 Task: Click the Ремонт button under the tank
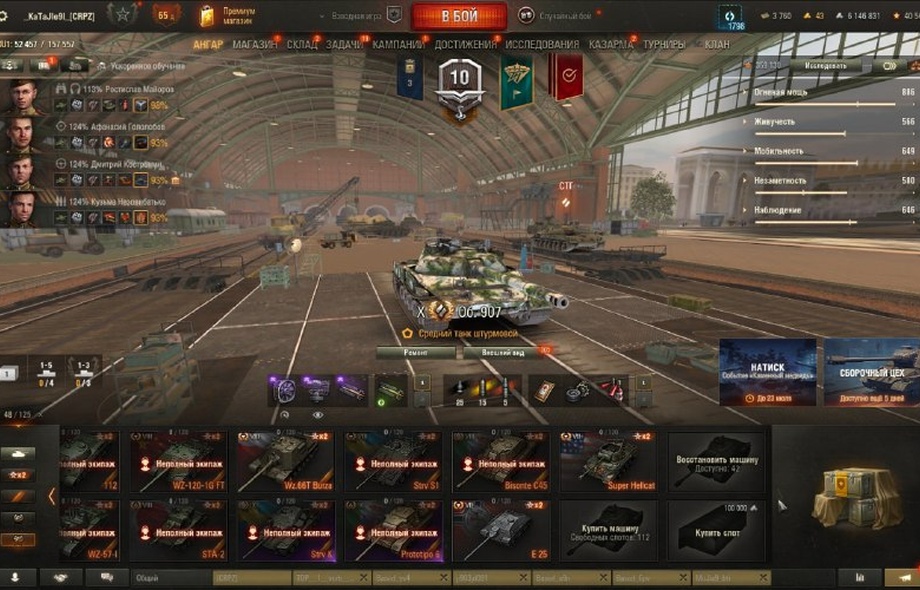pyautogui.click(x=415, y=353)
